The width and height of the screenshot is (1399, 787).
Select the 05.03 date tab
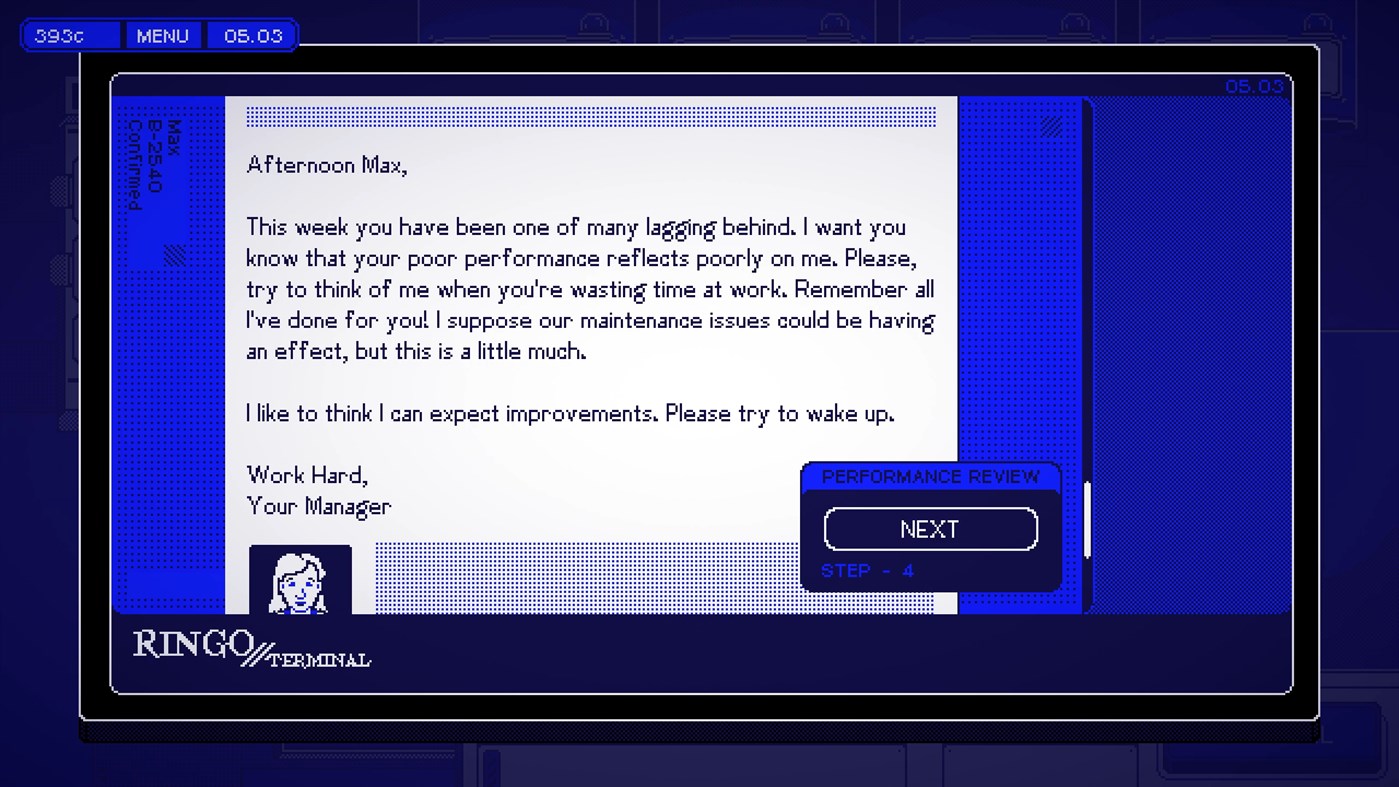(x=251, y=34)
